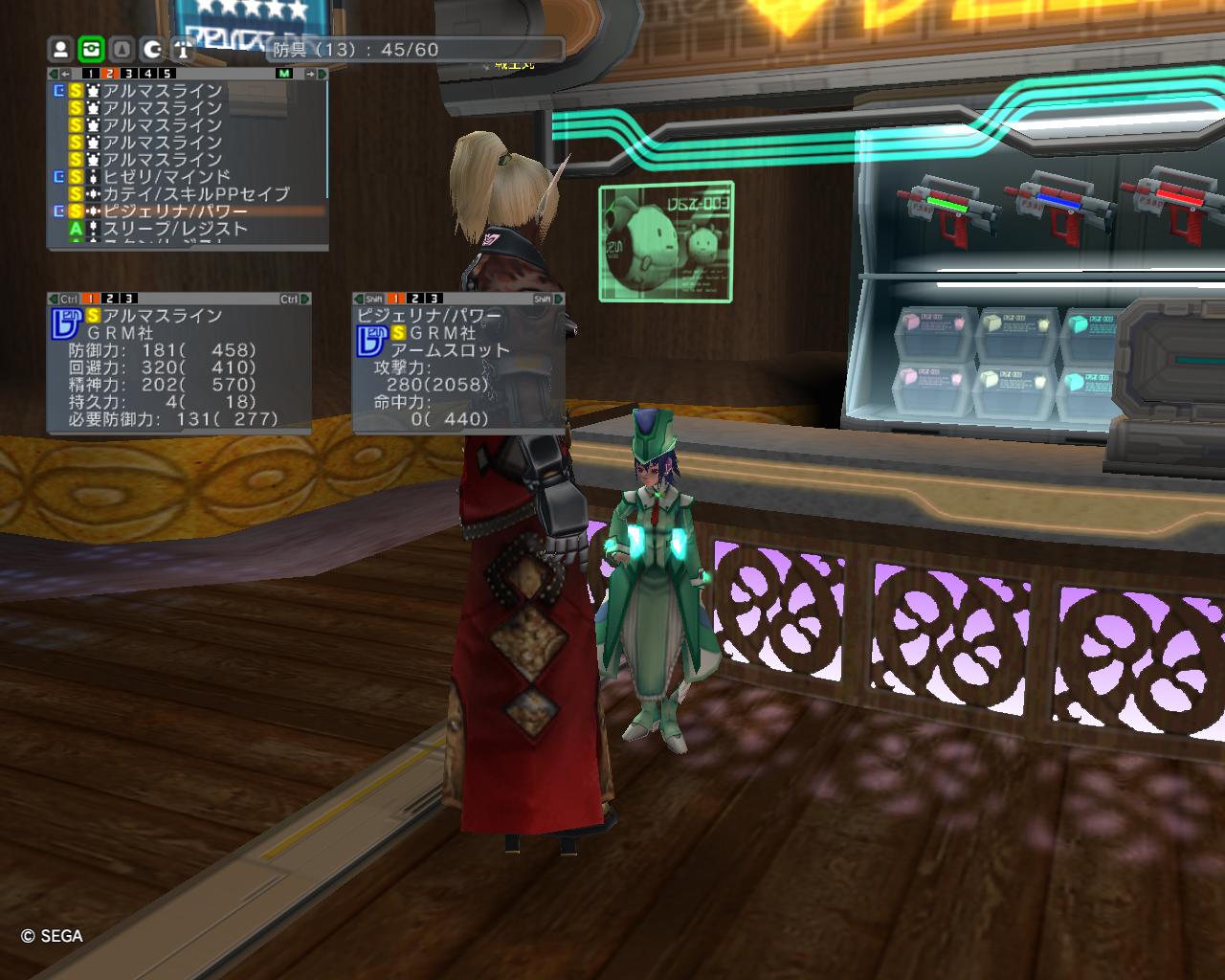This screenshot has height=980, width=1225.
Task: Show page 3 of アルマスライン detail panel
Action: [x=128, y=300]
